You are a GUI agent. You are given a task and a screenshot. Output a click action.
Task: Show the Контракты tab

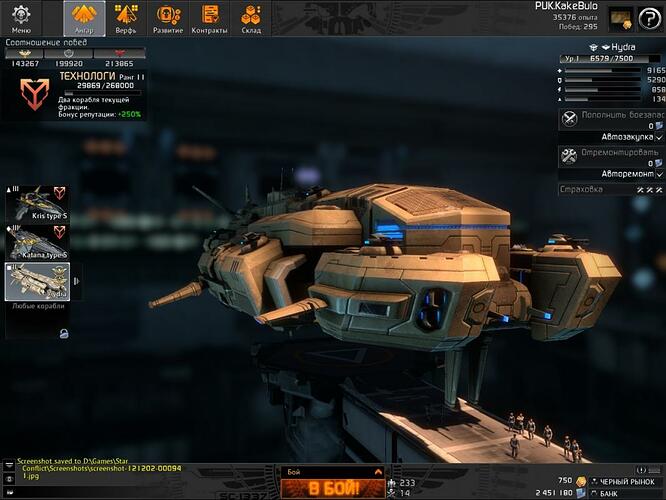point(210,18)
